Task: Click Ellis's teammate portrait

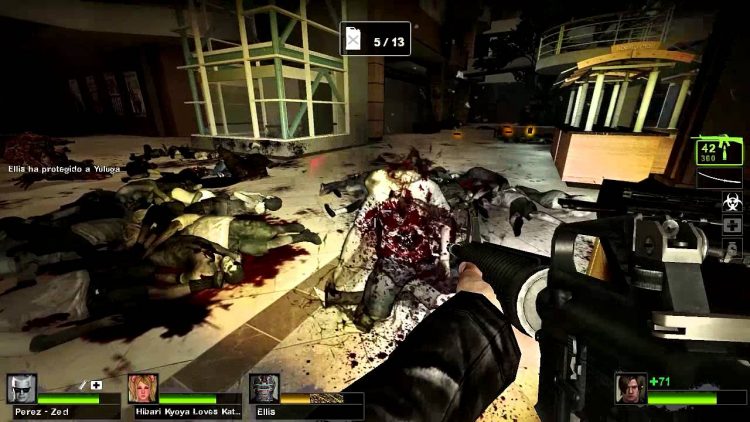Action: pyautogui.click(x=264, y=389)
